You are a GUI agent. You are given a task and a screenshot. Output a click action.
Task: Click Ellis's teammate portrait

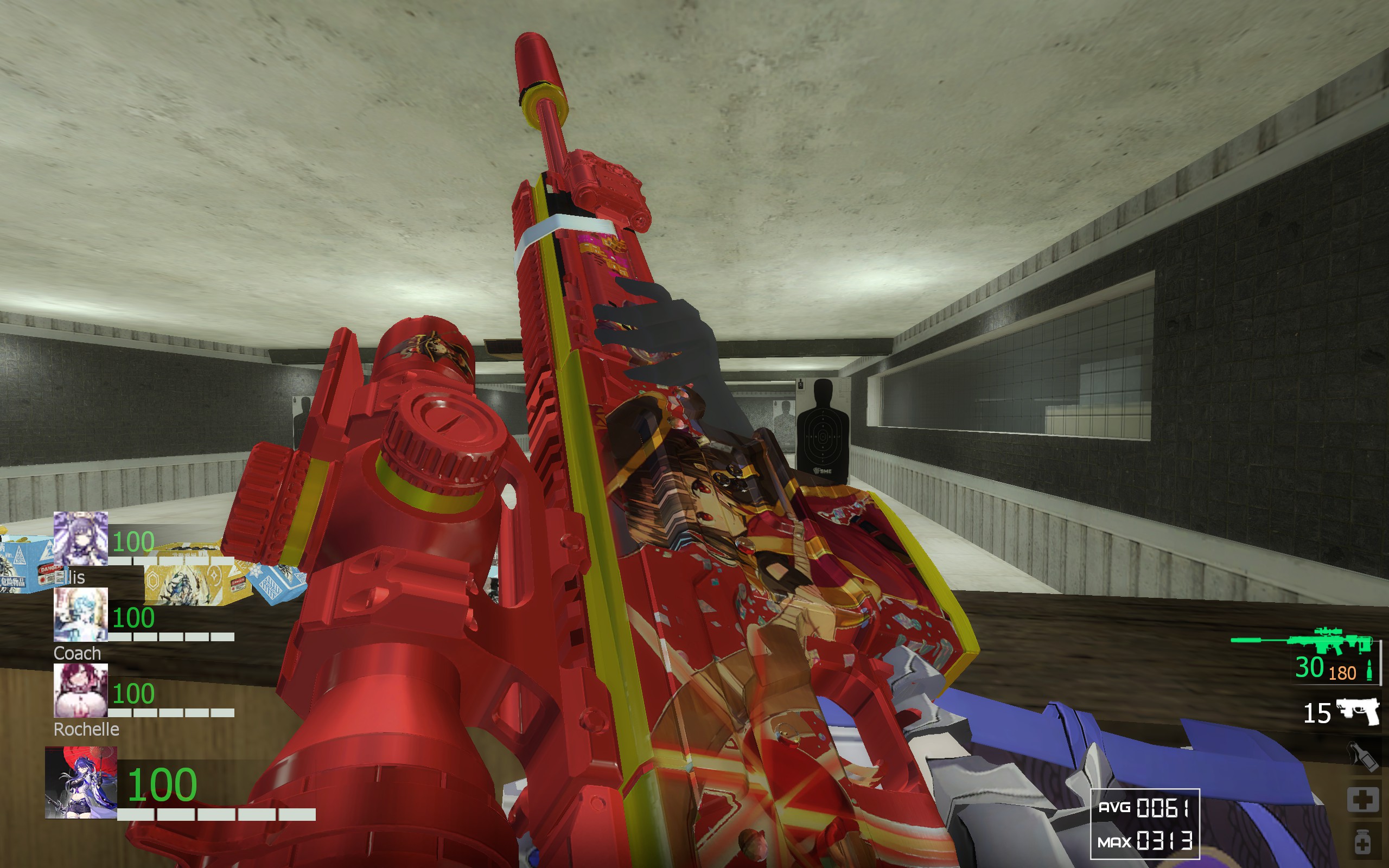(x=80, y=539)
